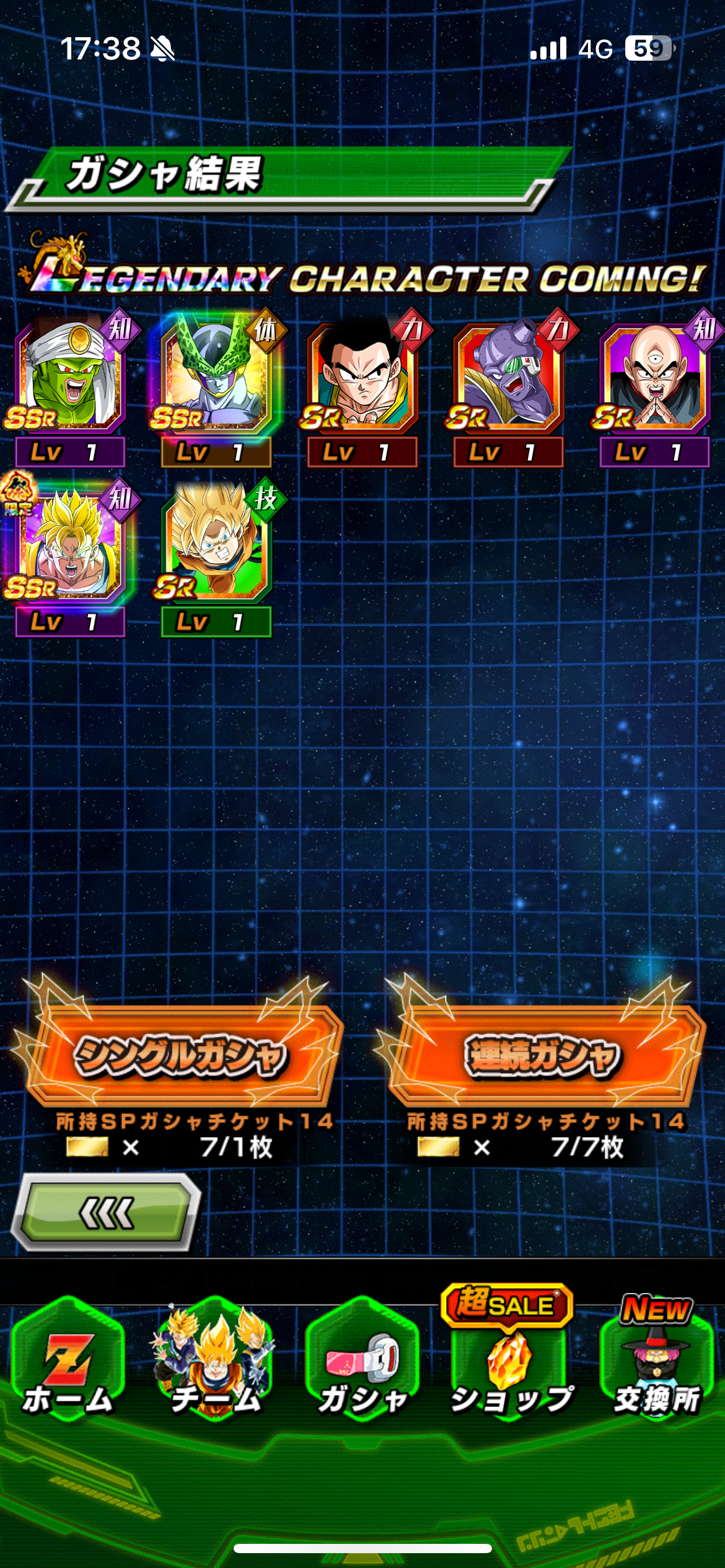Go back with the green arrow button
The height and width of the screenshot is (1568, 725).
click(x=107, y=1213)
